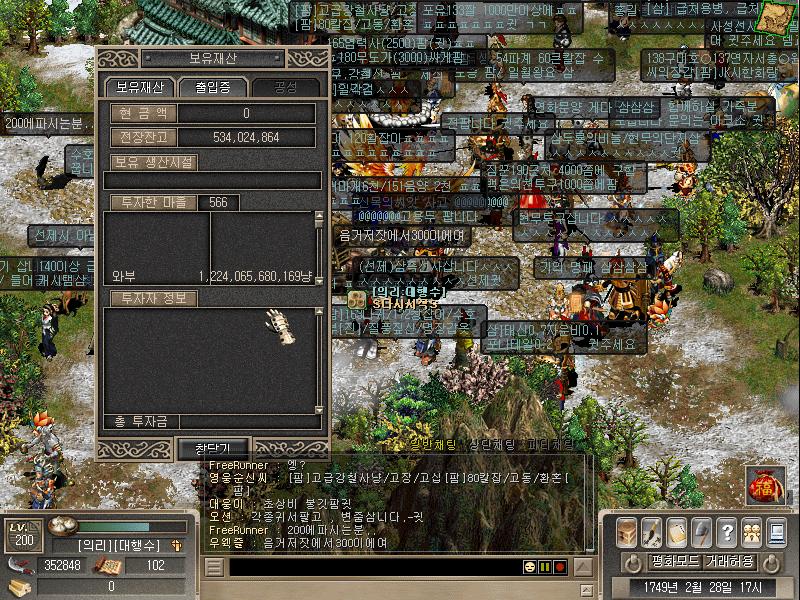
Task: Open the 출입증 tab
Action: 212,87
